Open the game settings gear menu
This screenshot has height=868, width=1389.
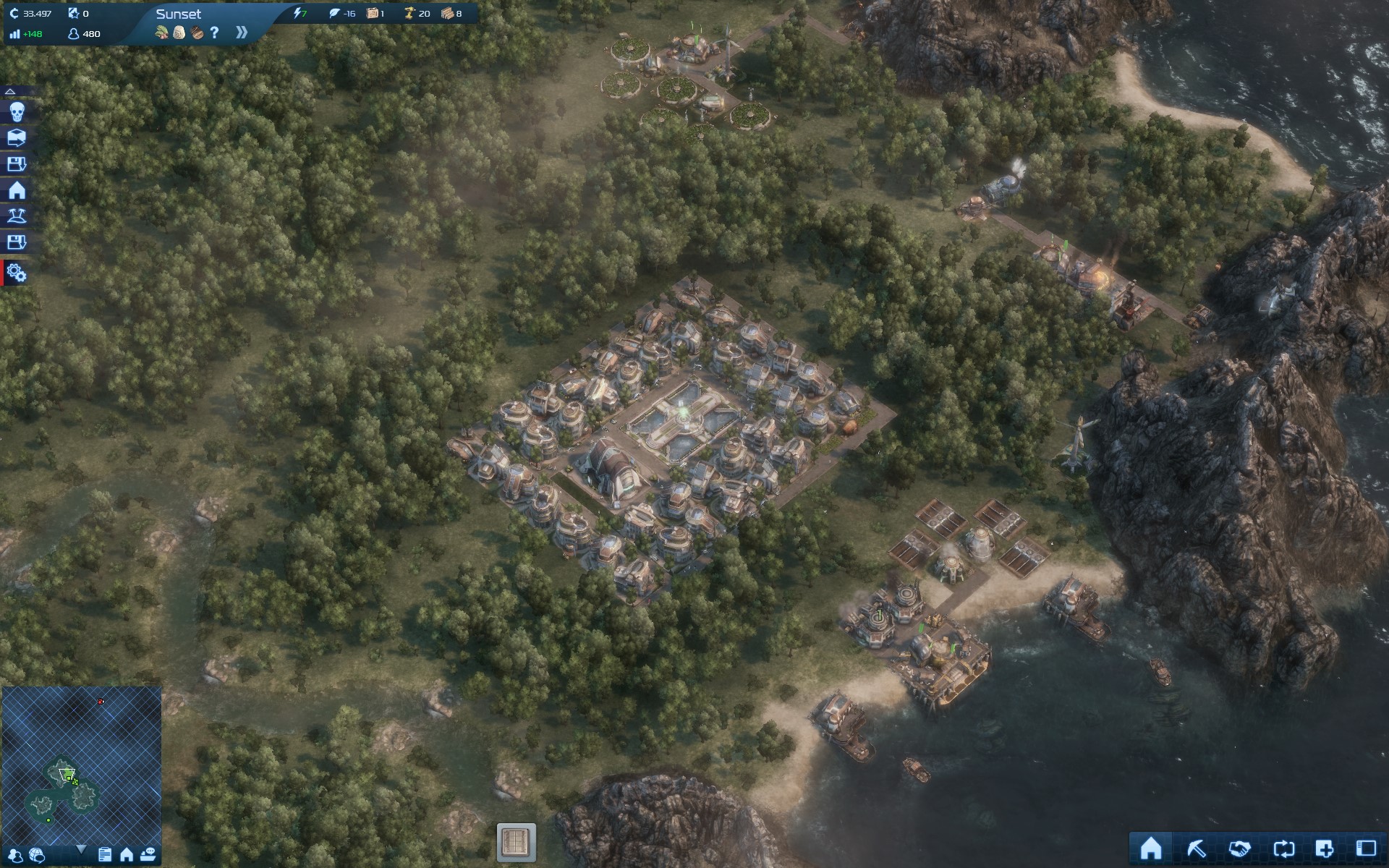[17, 274]
